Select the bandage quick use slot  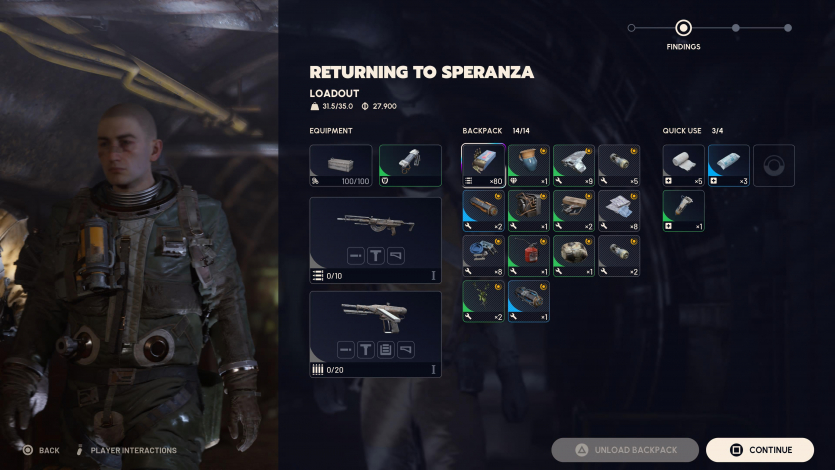(683, 165)
